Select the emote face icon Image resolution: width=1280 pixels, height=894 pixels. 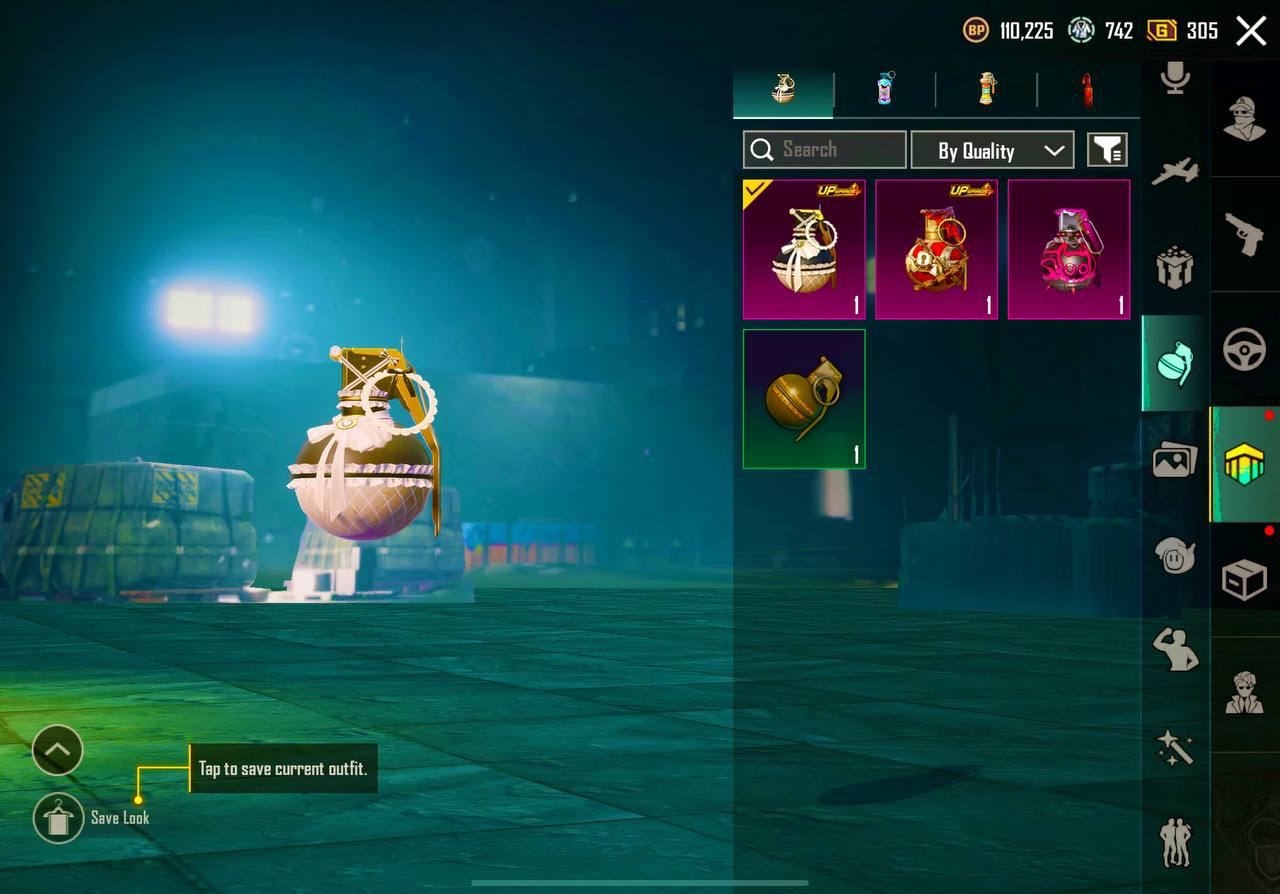1173,558
